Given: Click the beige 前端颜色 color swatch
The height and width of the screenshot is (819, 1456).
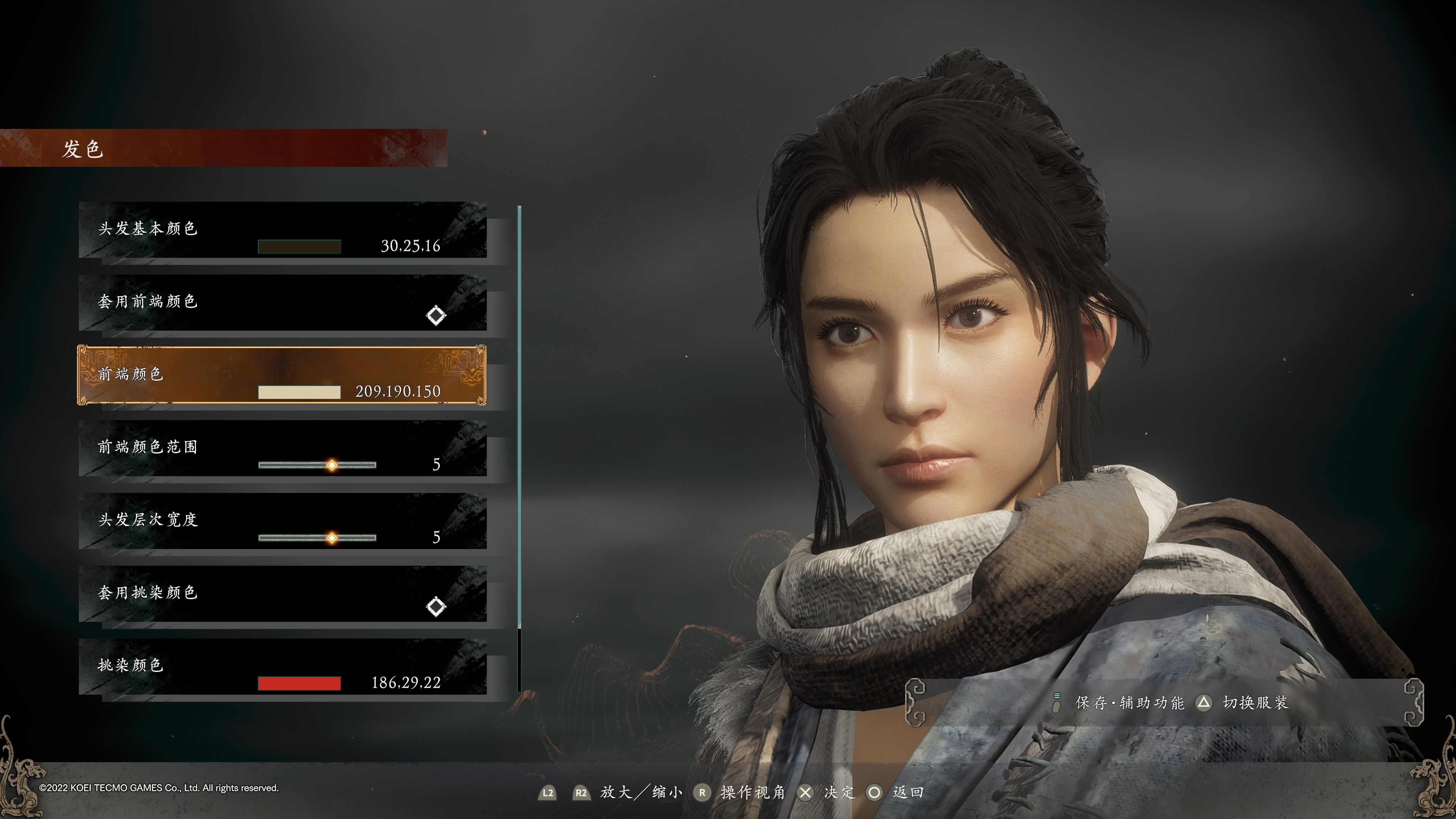Looking at the screenshot, I should click(x=299, y=392).
